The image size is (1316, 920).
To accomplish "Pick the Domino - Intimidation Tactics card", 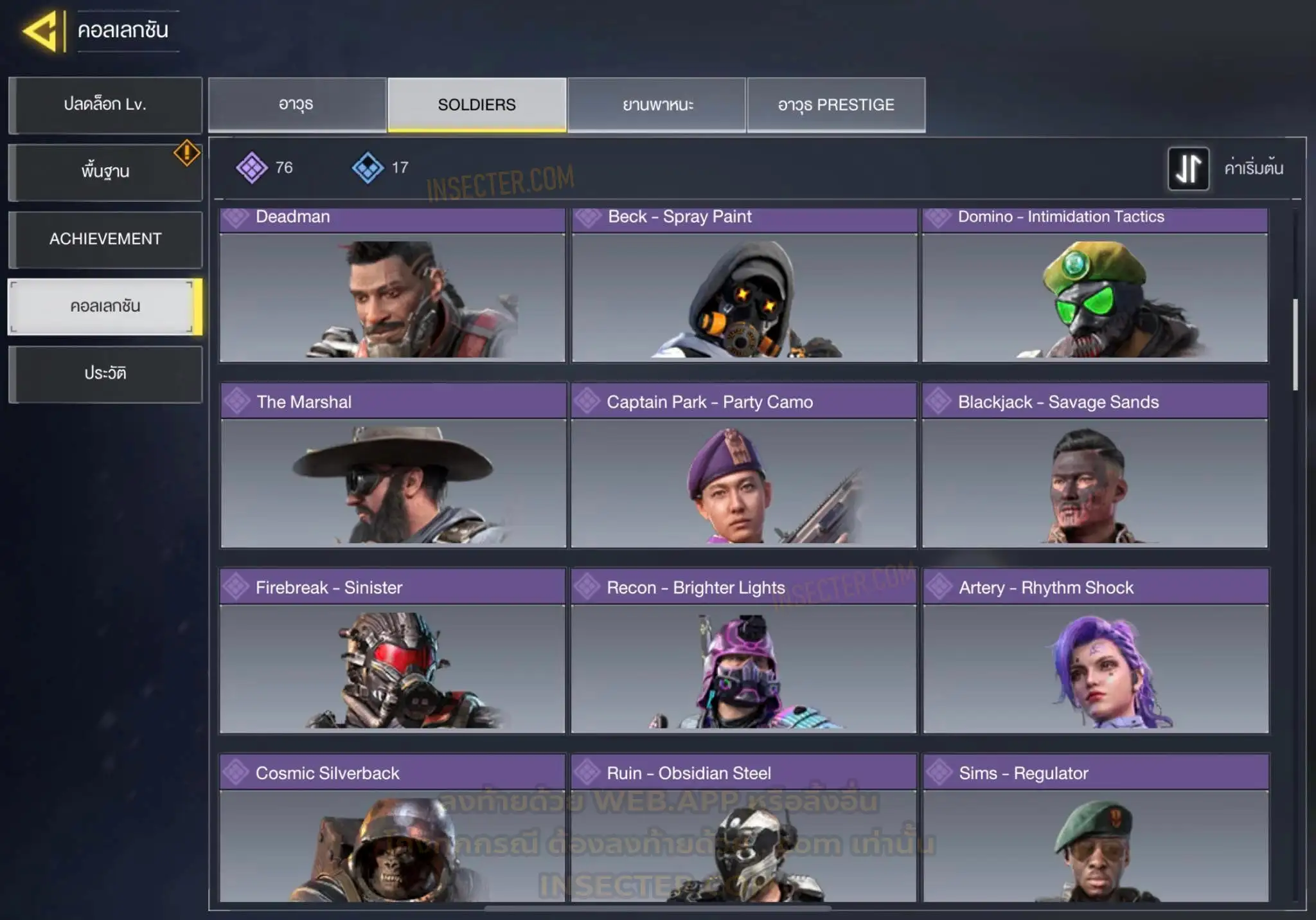I will tap(1095, 286).
